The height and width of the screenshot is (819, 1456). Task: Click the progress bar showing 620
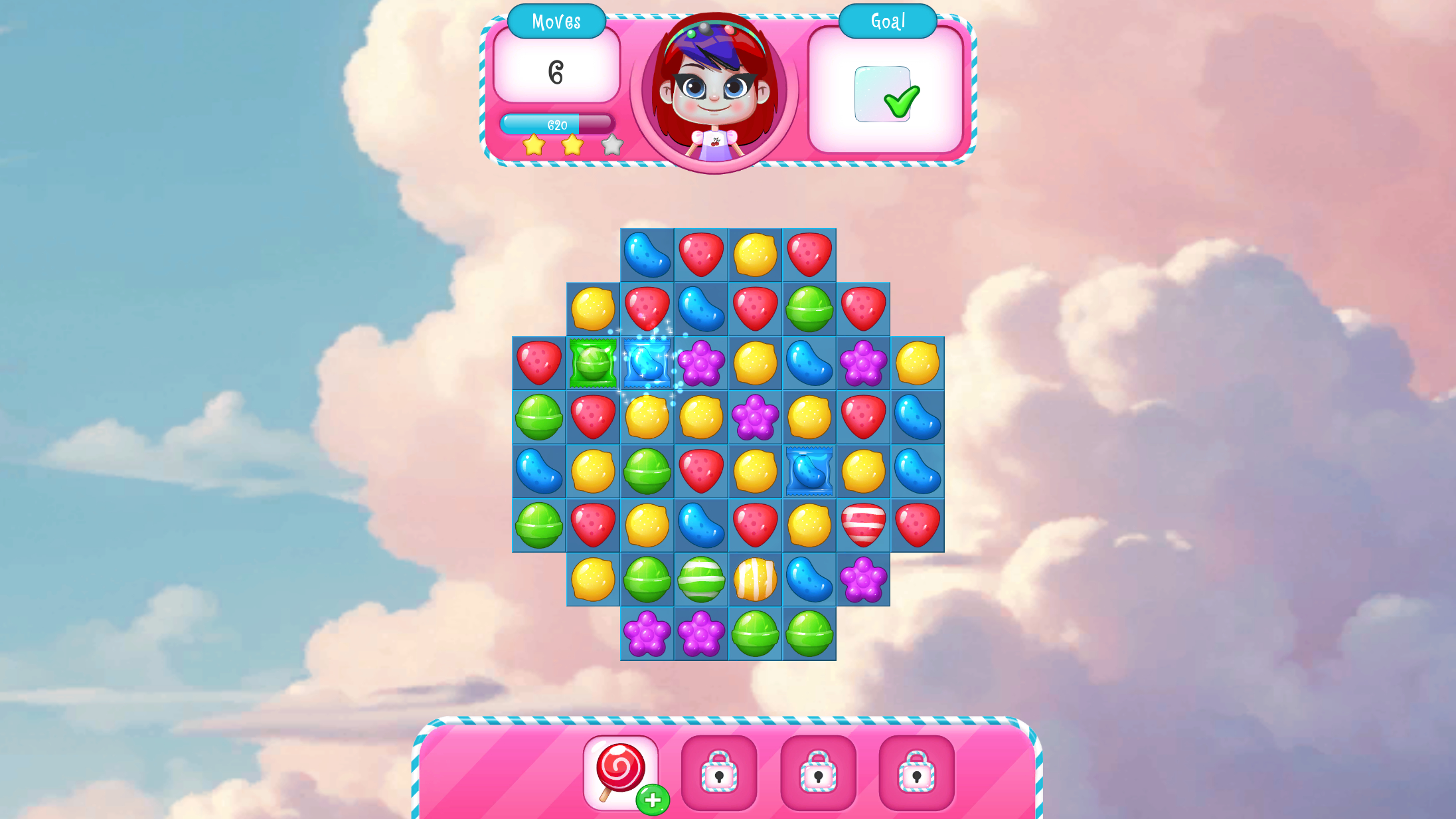[x=556, y=123]
